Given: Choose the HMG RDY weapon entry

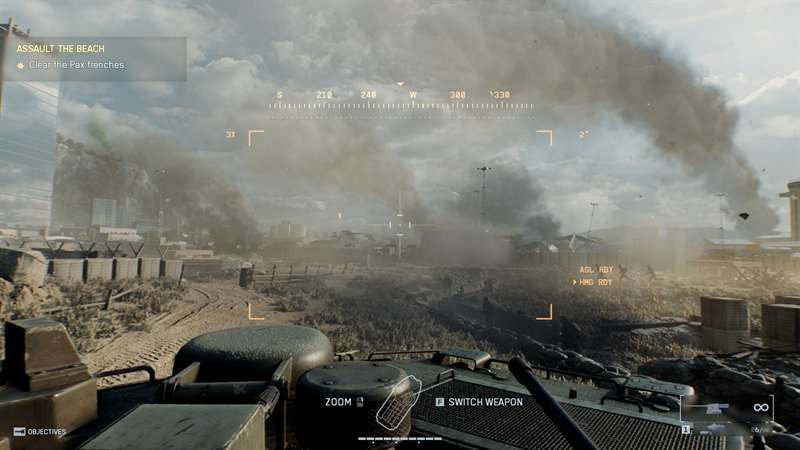Looking at the screenshot, I should coord(595,282).
